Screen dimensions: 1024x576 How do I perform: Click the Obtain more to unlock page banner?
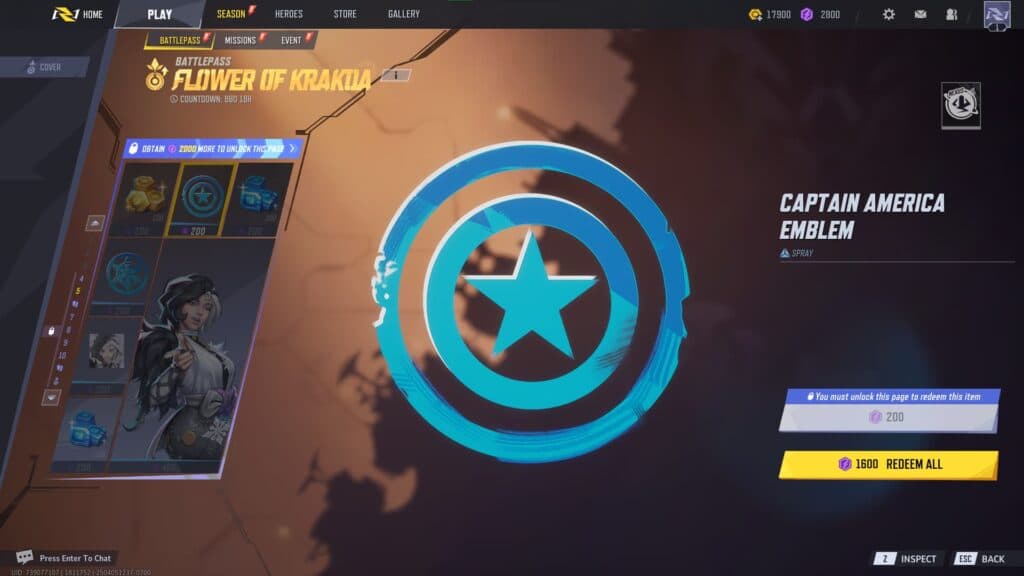212,148
